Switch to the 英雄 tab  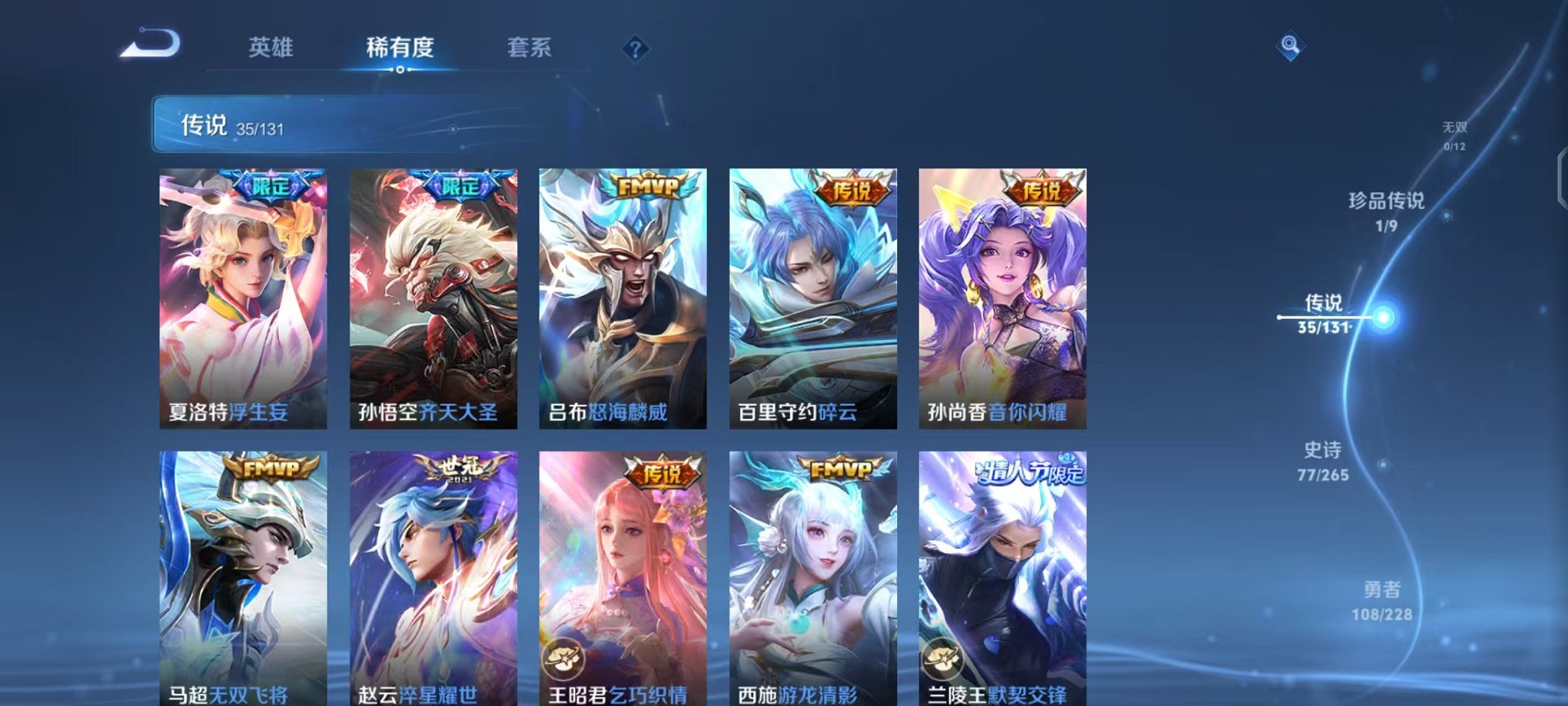(x=271, y=48)
